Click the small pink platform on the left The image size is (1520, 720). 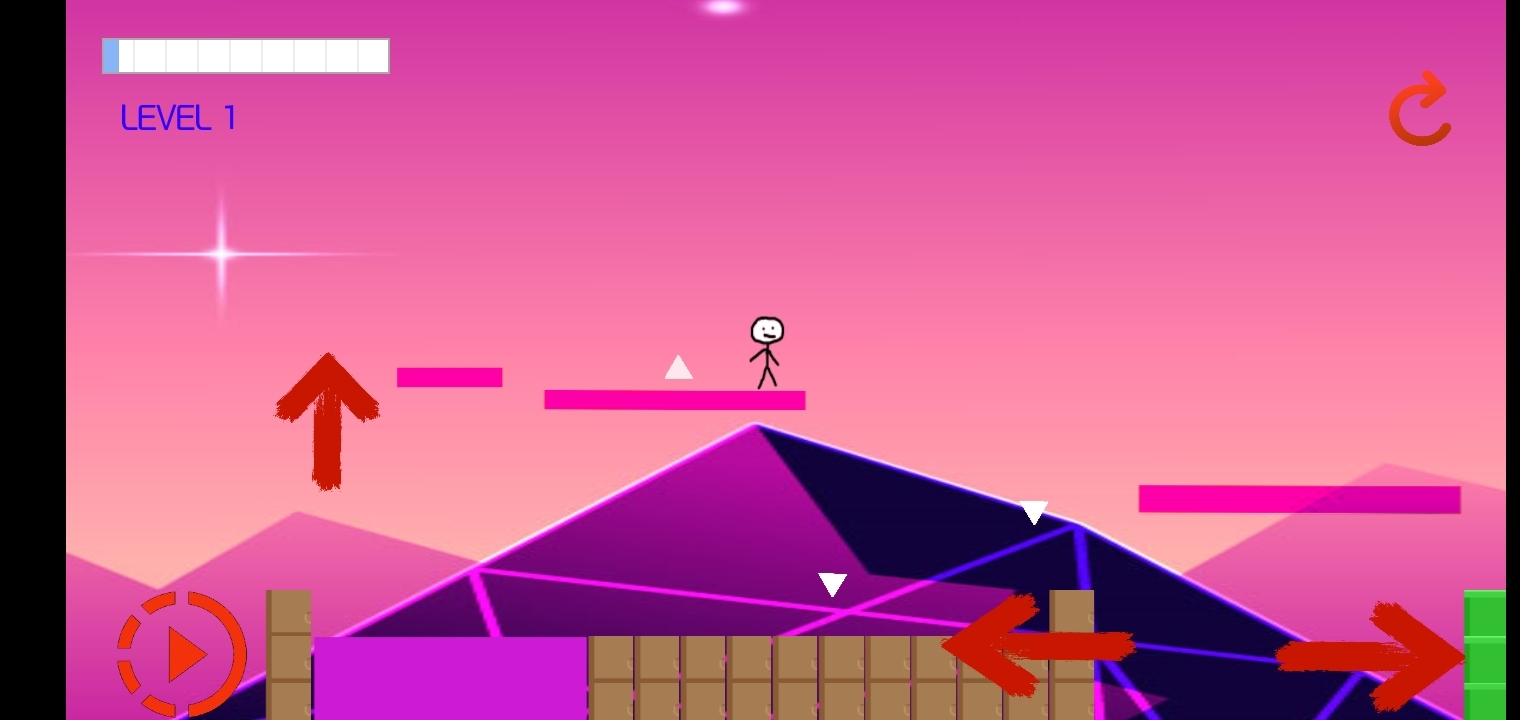click(449, 377)
